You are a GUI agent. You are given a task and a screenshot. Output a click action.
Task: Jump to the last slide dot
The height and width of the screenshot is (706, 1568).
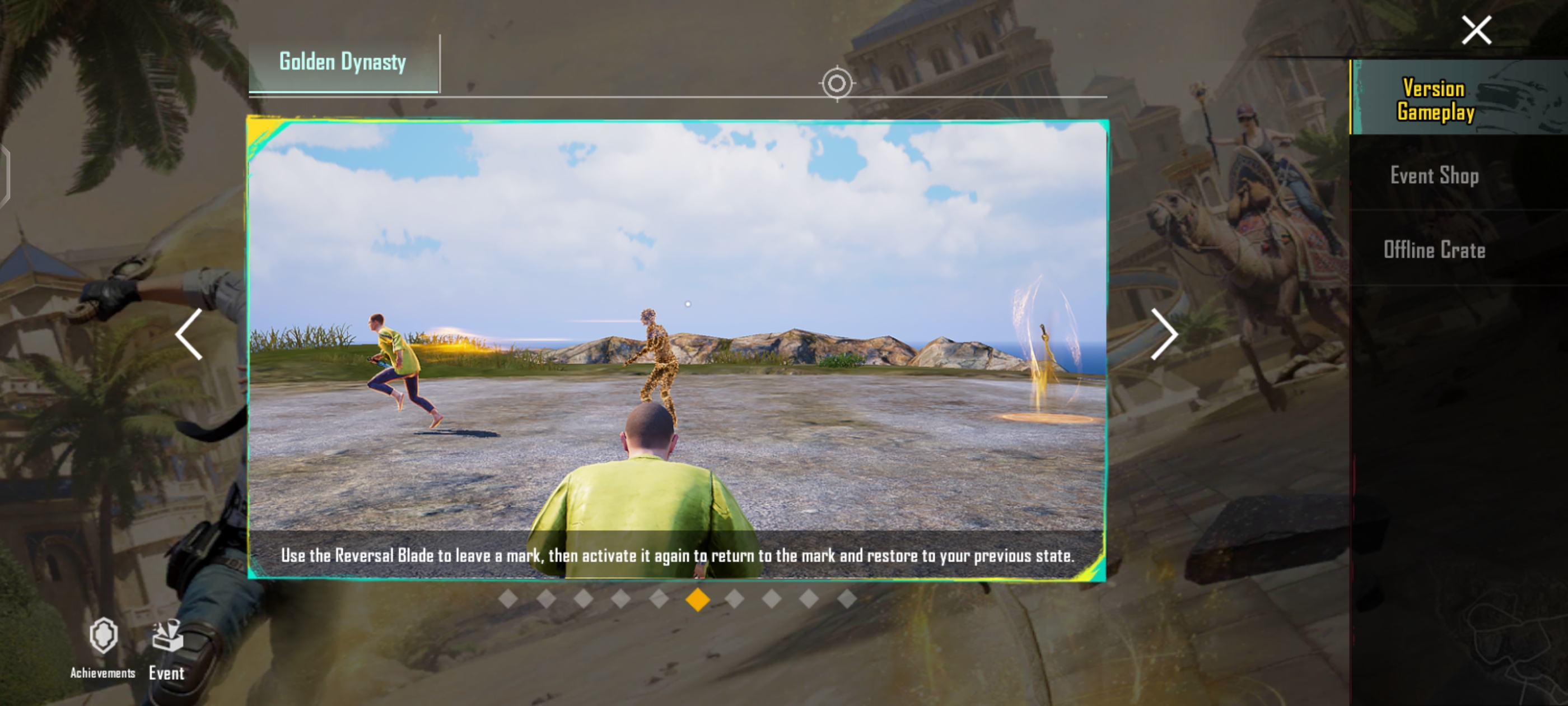coord(847,600)
